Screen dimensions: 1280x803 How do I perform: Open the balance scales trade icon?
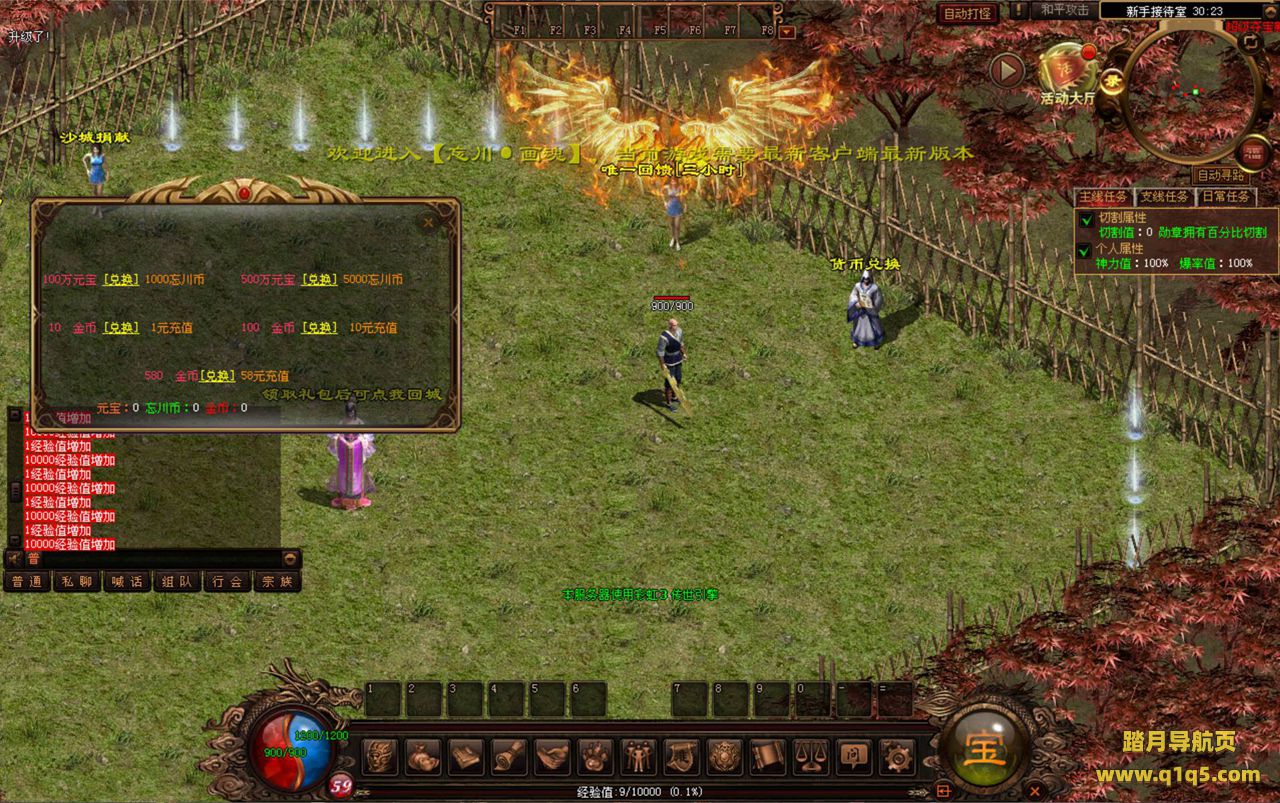810,756
